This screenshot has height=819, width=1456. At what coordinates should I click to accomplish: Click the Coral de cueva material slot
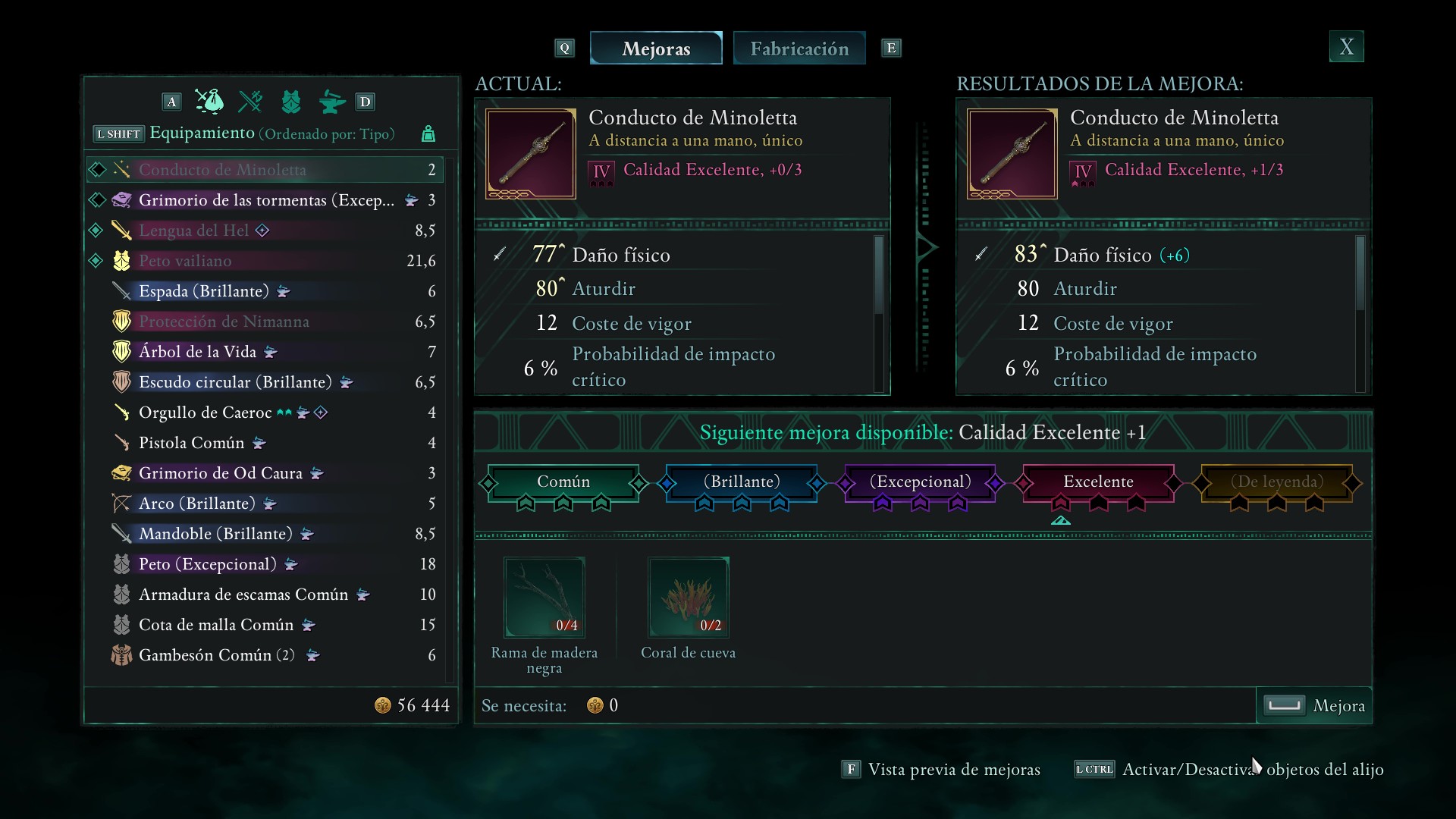point(689,598)
